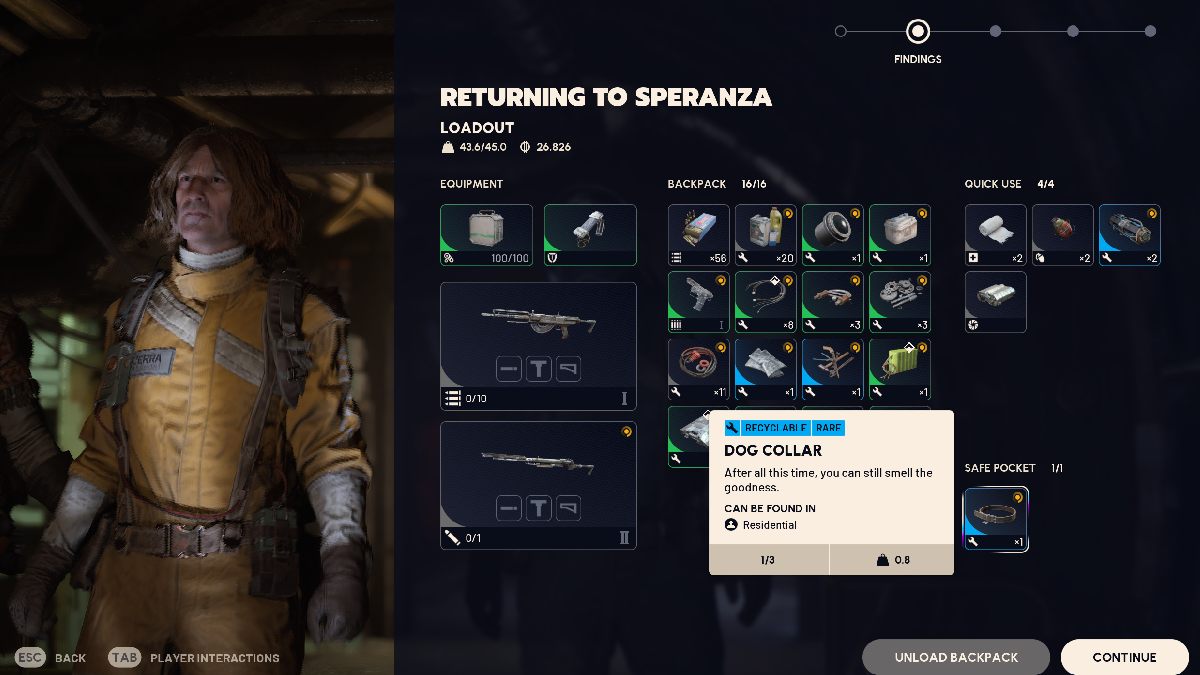Go back to the first progress step dot
Viewport: 1200px width, 675px height.
(840, 31)
